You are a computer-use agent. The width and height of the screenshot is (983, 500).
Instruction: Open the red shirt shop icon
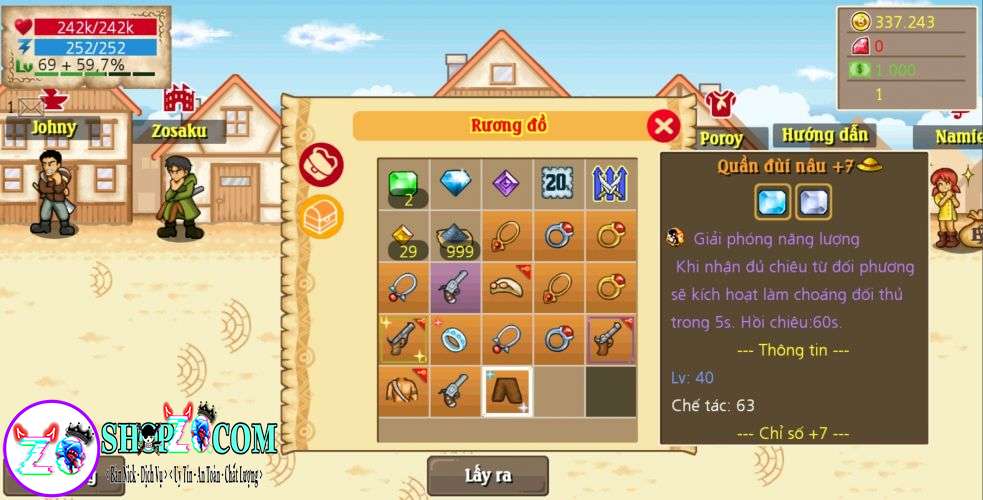click(719, 101)
